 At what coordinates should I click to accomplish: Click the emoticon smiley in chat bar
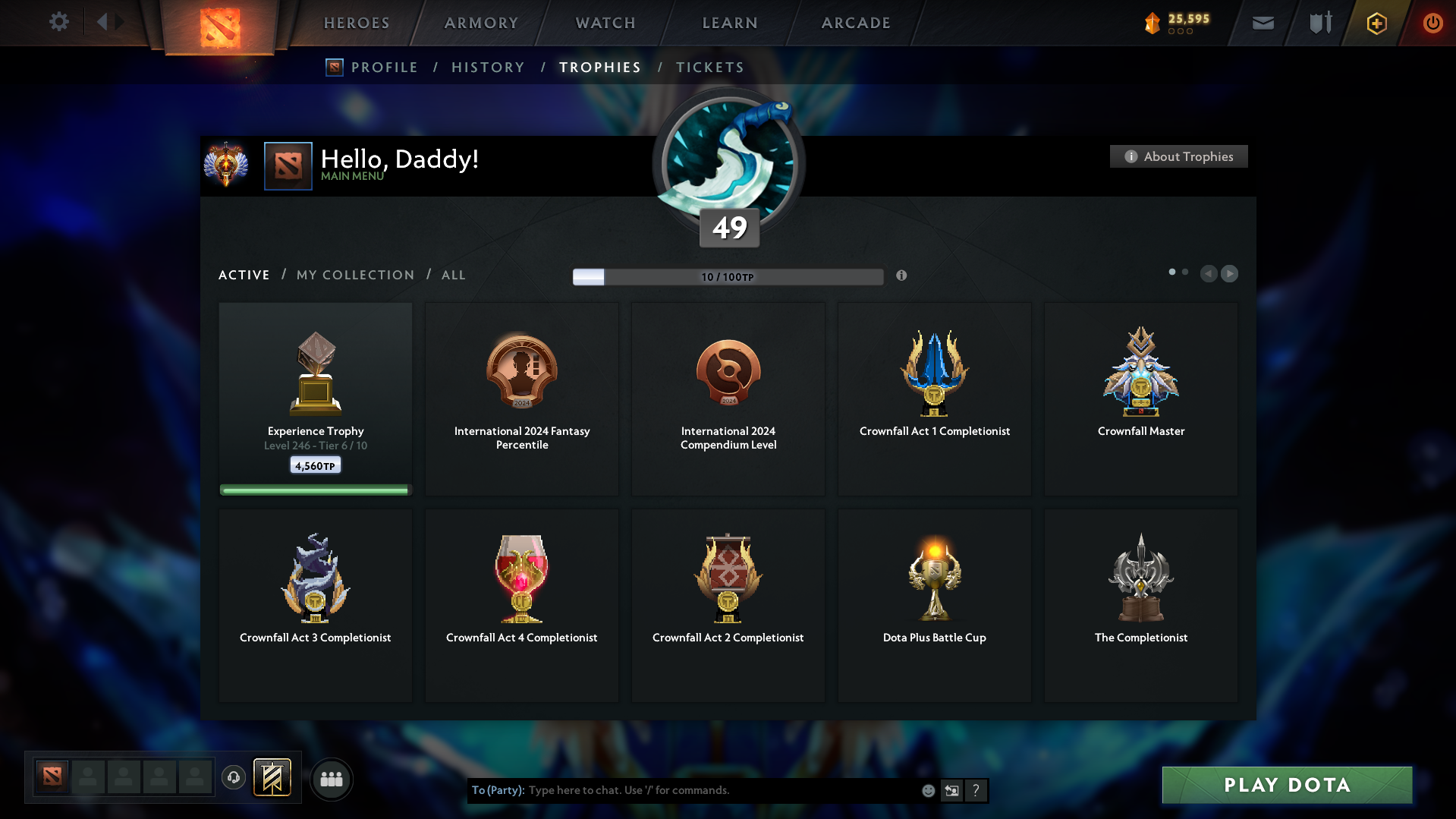click(x=927, y=790)
